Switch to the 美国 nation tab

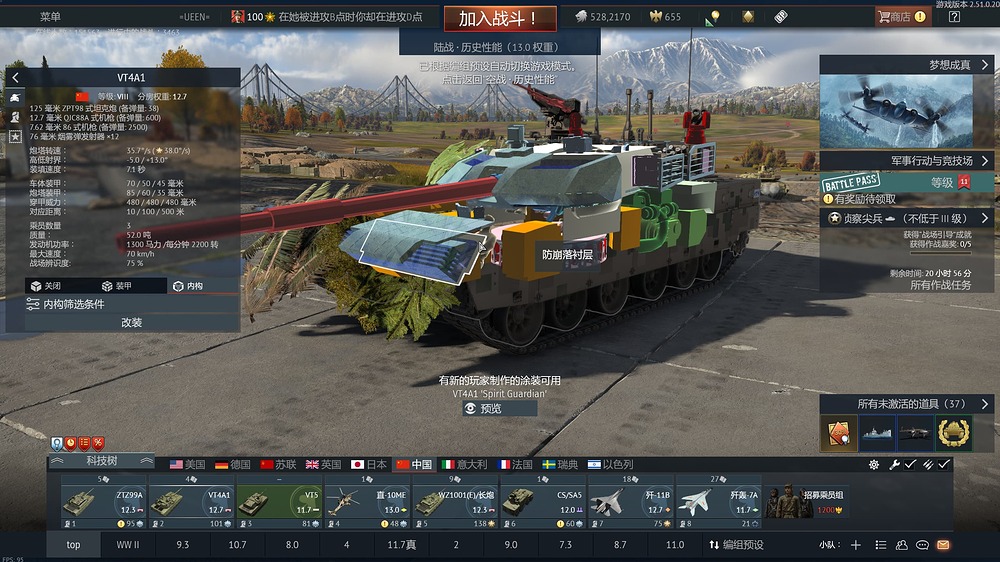(x=187, y=465)
